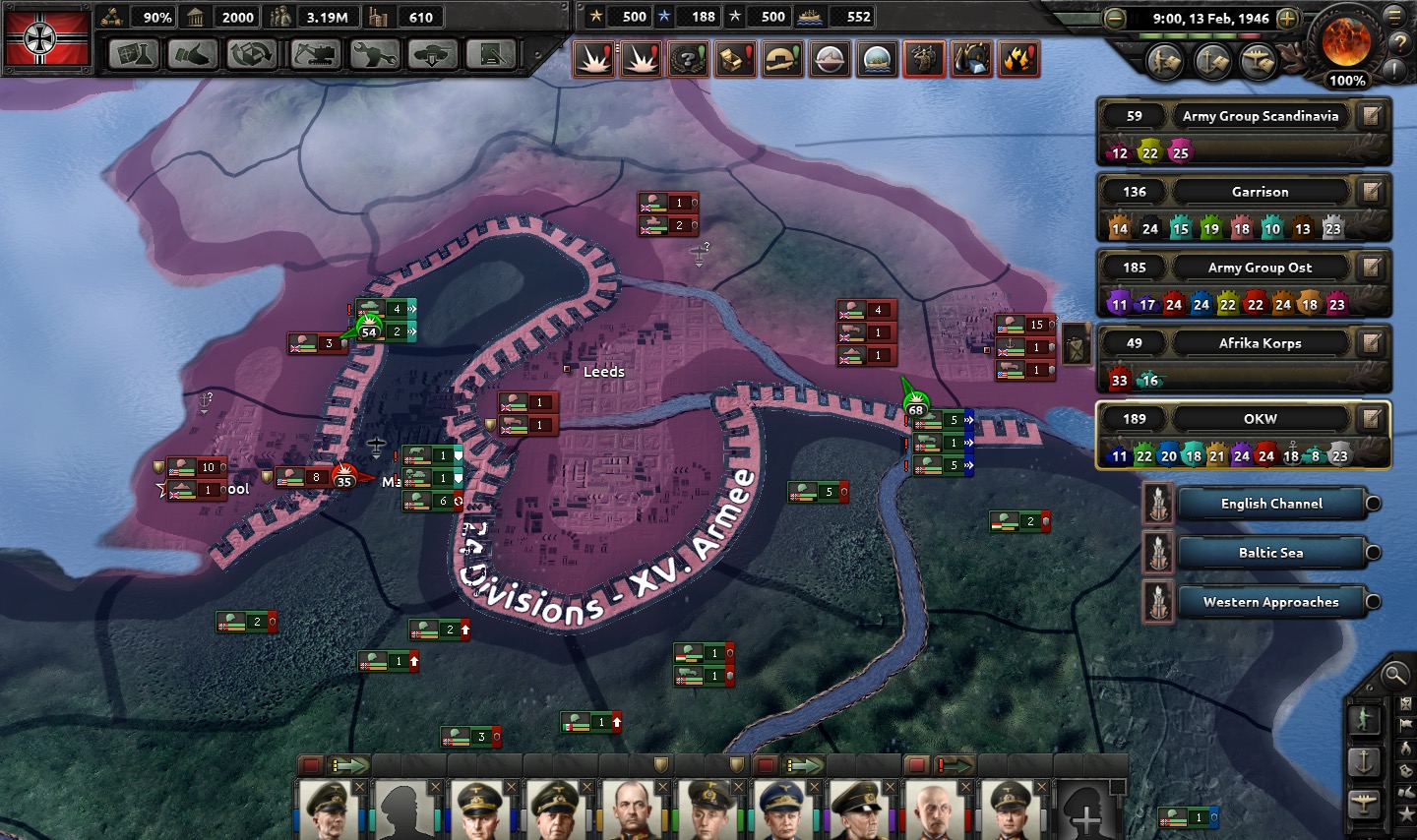Image resolution: width=1417 pixels, height=840 pixels.
Task: Open the Production wrench button
Action: (373, 55)
